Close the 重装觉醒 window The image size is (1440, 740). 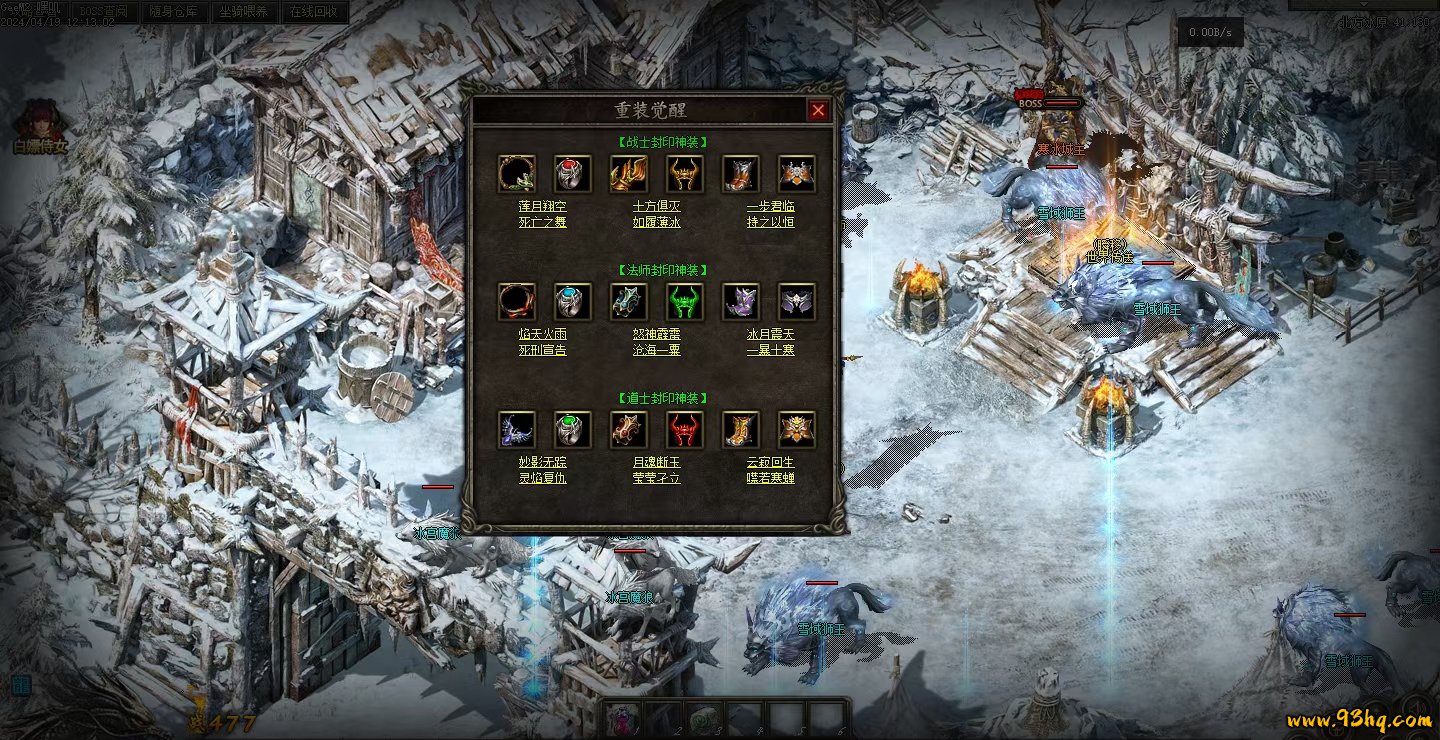[818, 111]
